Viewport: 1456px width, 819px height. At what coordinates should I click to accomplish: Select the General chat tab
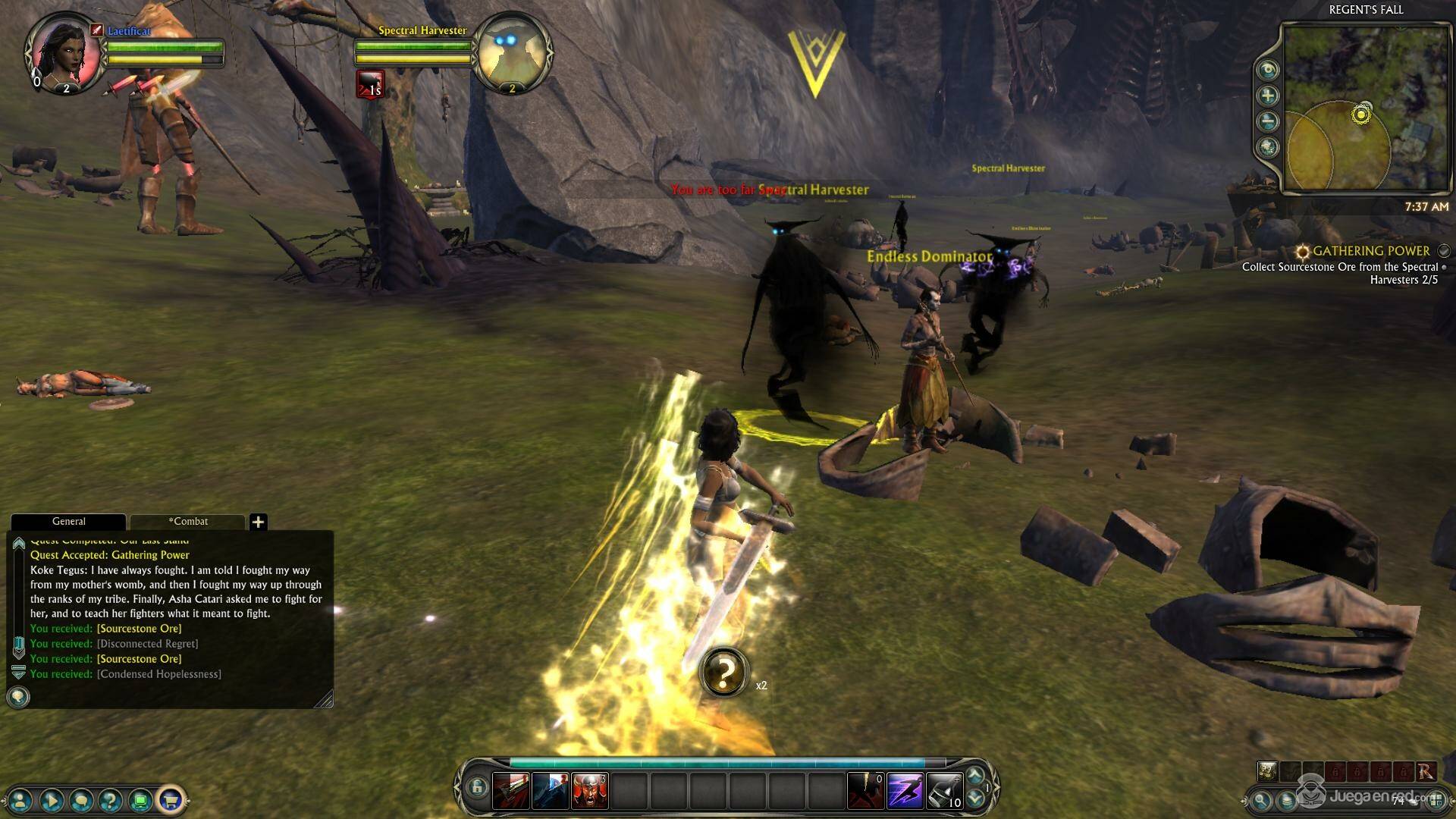pyautogui.click(x=68, y=522)
